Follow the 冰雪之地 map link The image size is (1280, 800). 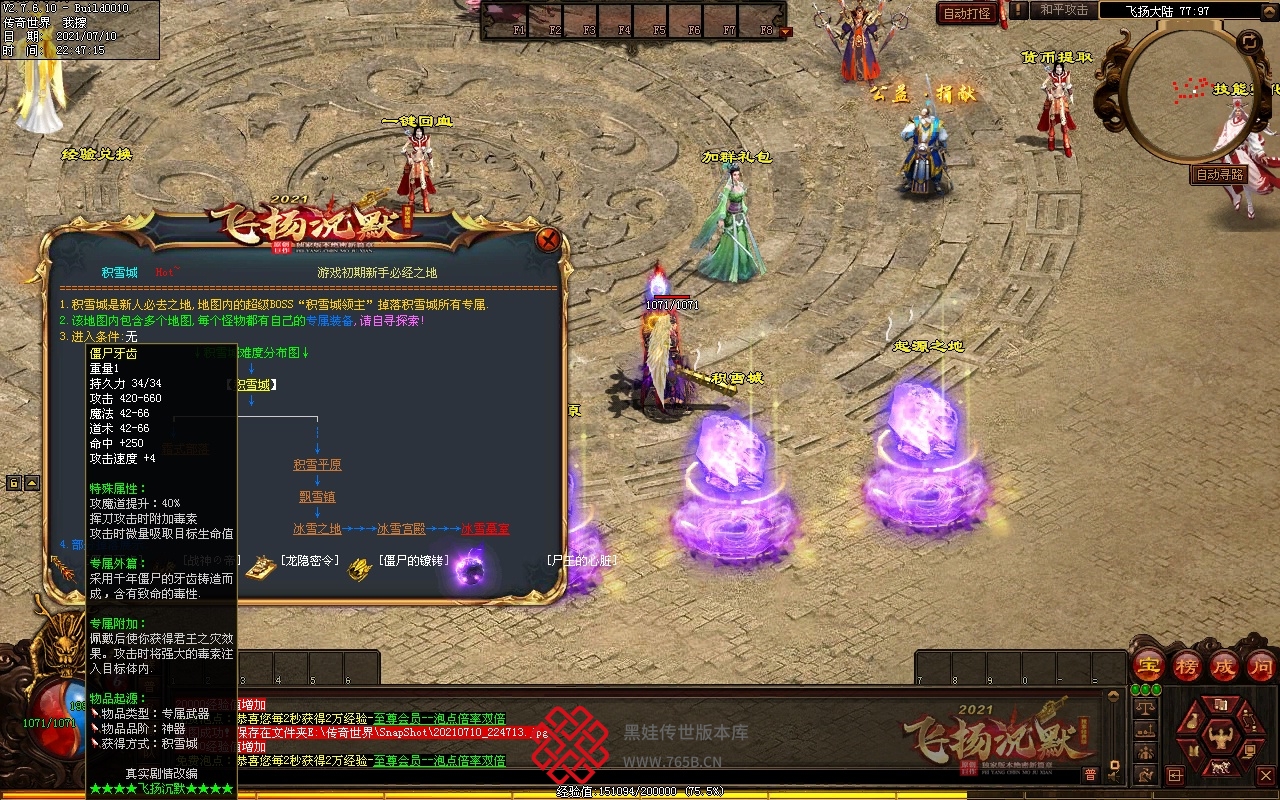point(317,528)
